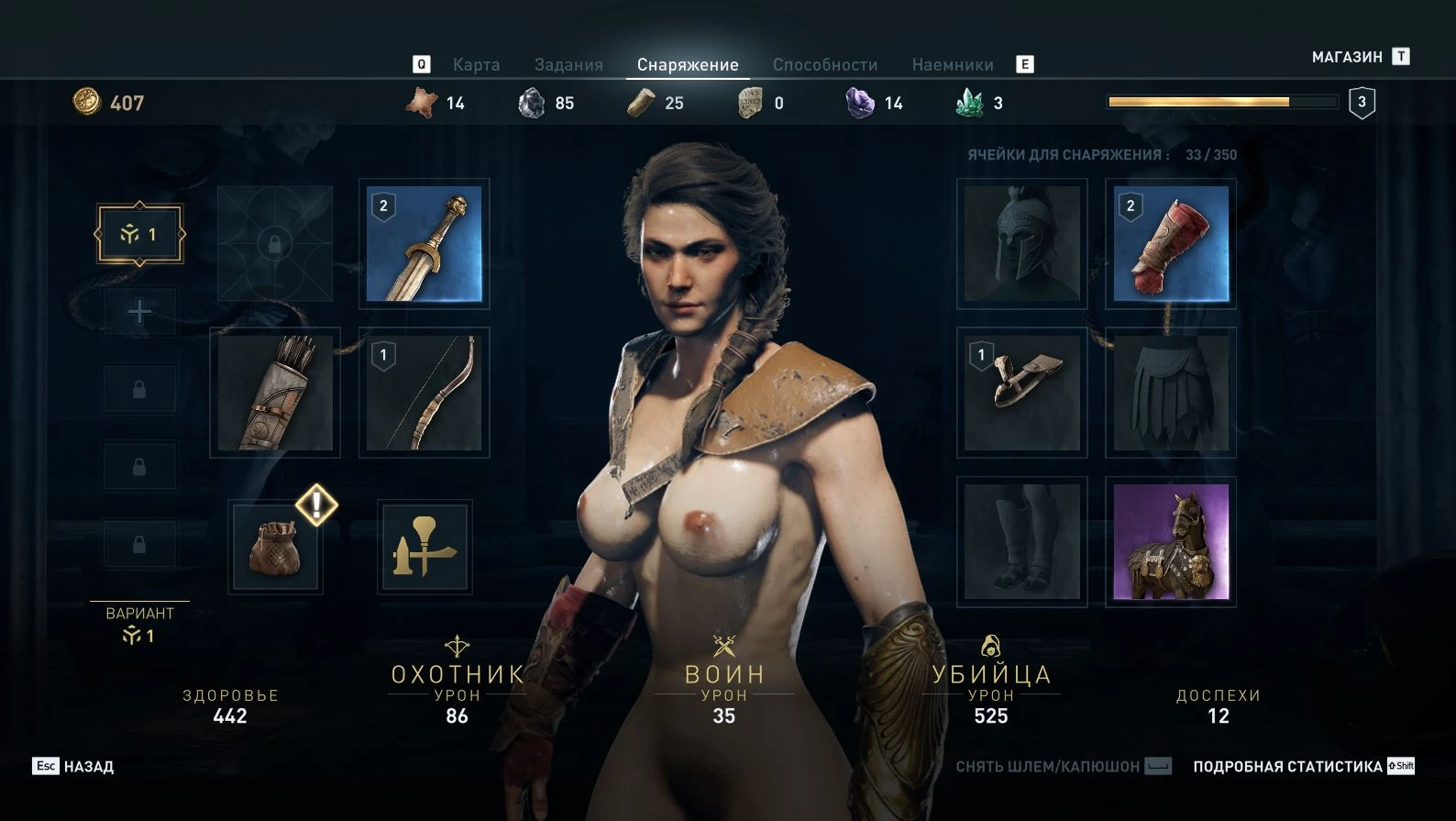The height and width of the screenshot is (821, 1456).
Task: Open the pouch with the alert marker
Action: coord(274,548)
